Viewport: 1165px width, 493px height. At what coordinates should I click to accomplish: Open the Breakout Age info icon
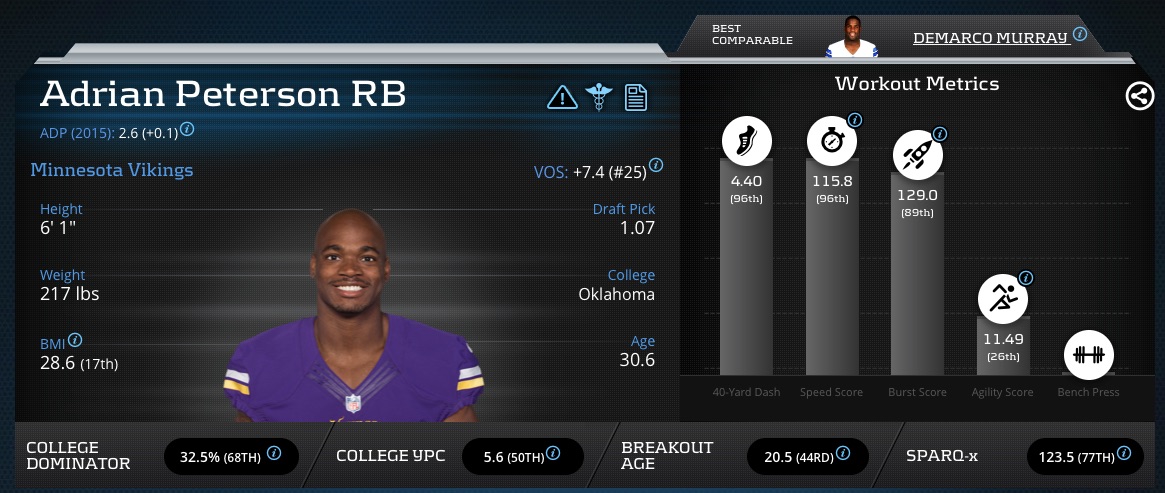(x=843, y=455)
